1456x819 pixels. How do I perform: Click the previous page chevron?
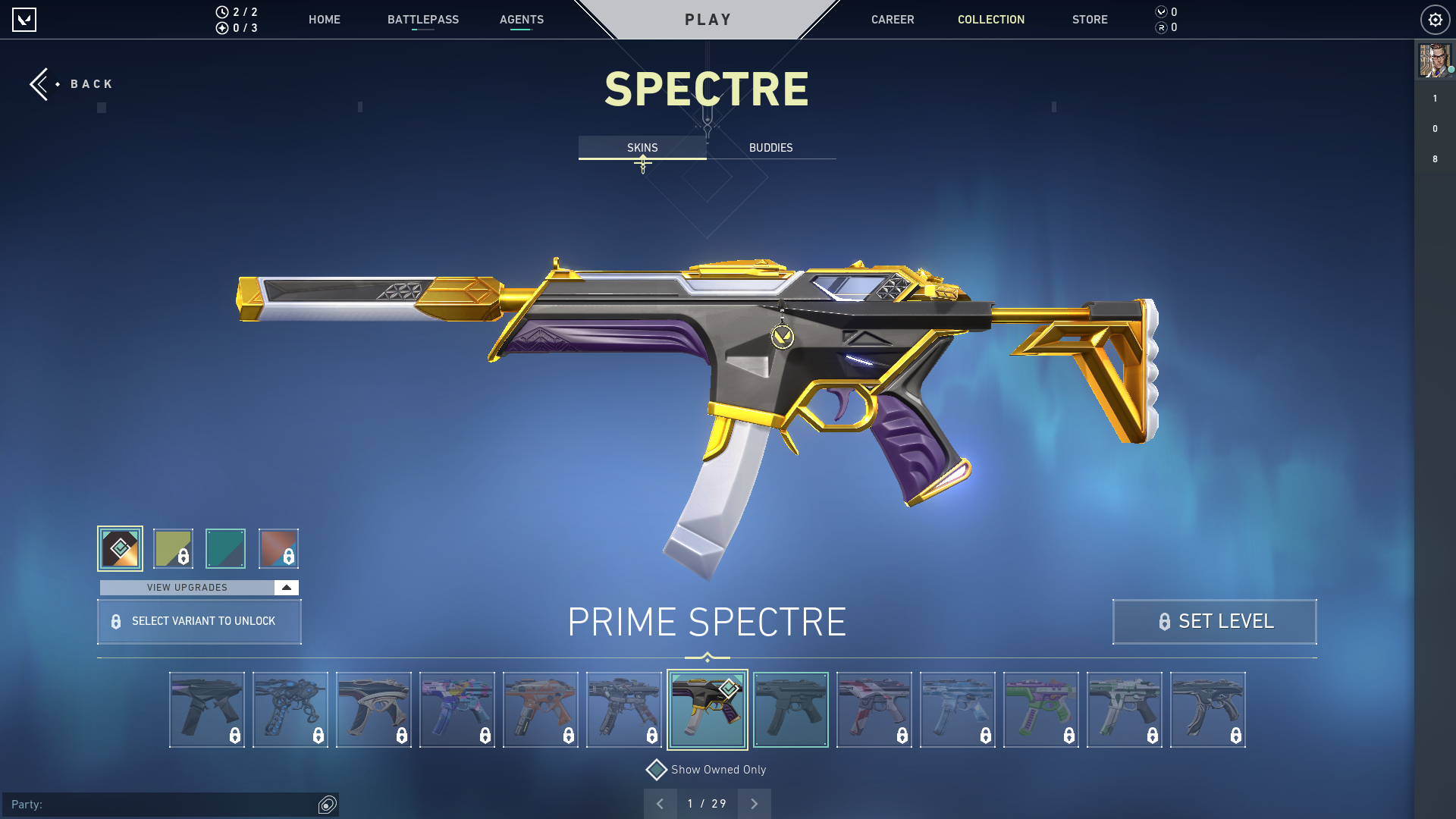click(661, 803)
